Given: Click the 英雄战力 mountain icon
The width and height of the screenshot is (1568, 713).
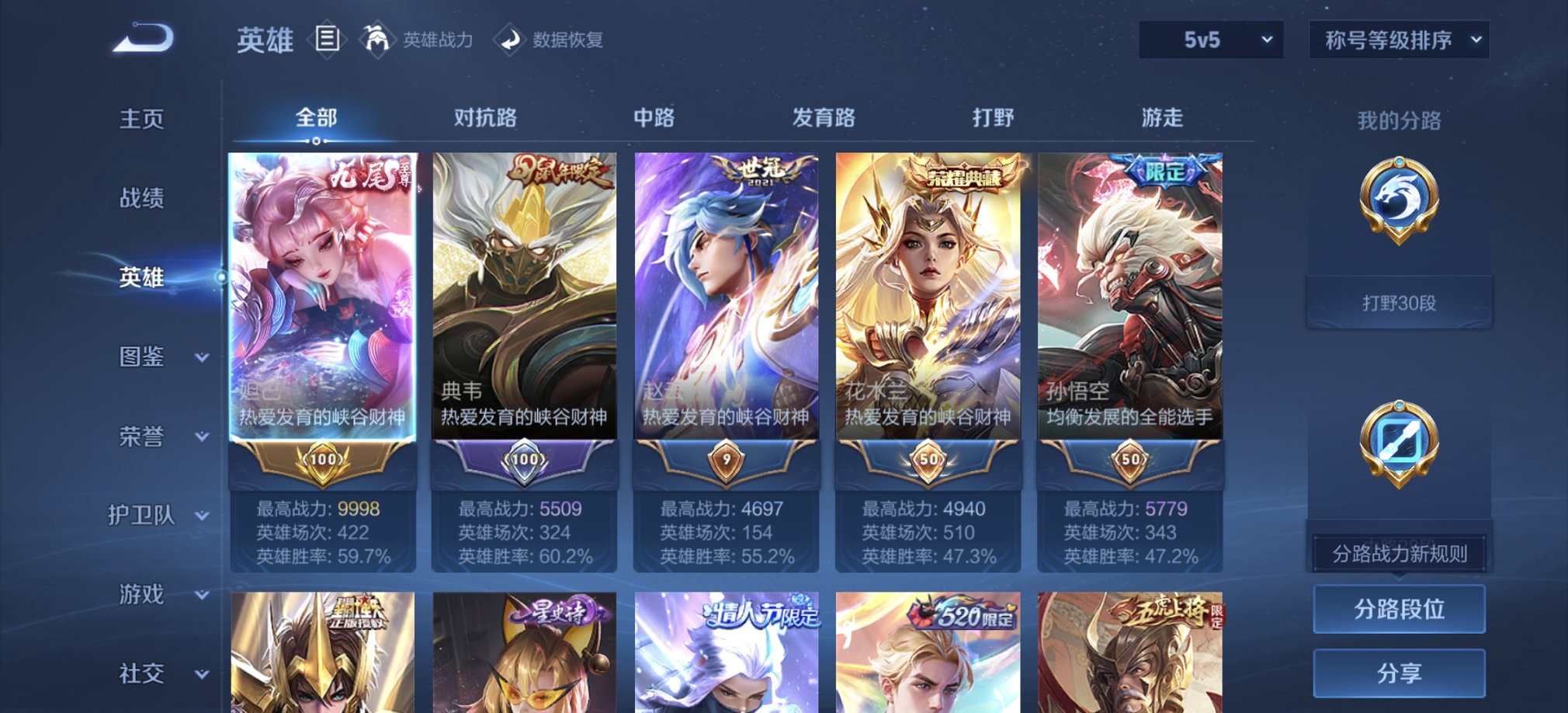Looking at the screenshot, I should (x=378, y=40).
